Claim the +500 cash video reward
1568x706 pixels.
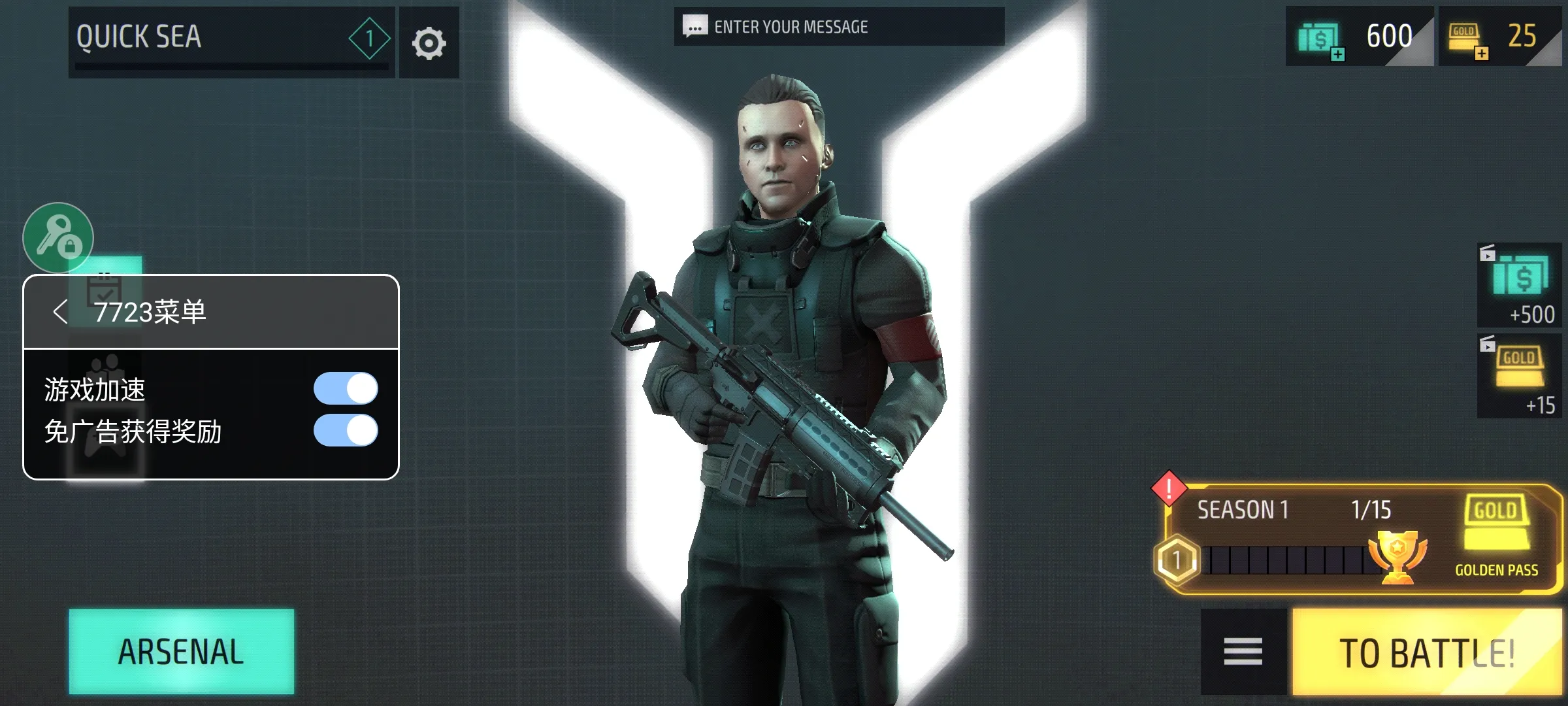point(1520,286)
